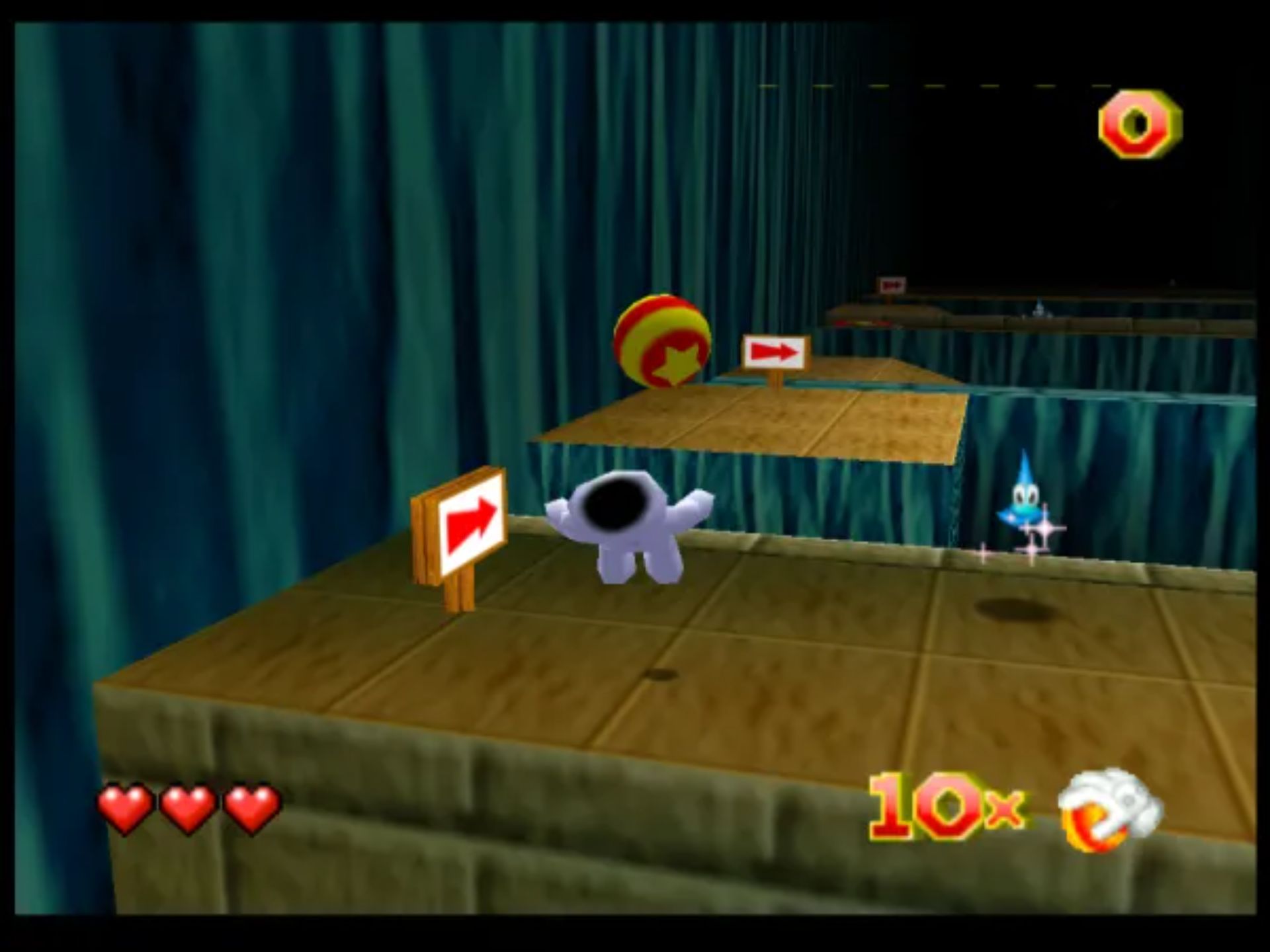Select the orange octagonal Garib counter
Viewport: 1270px width, 952px height.
coord(1139,122)
